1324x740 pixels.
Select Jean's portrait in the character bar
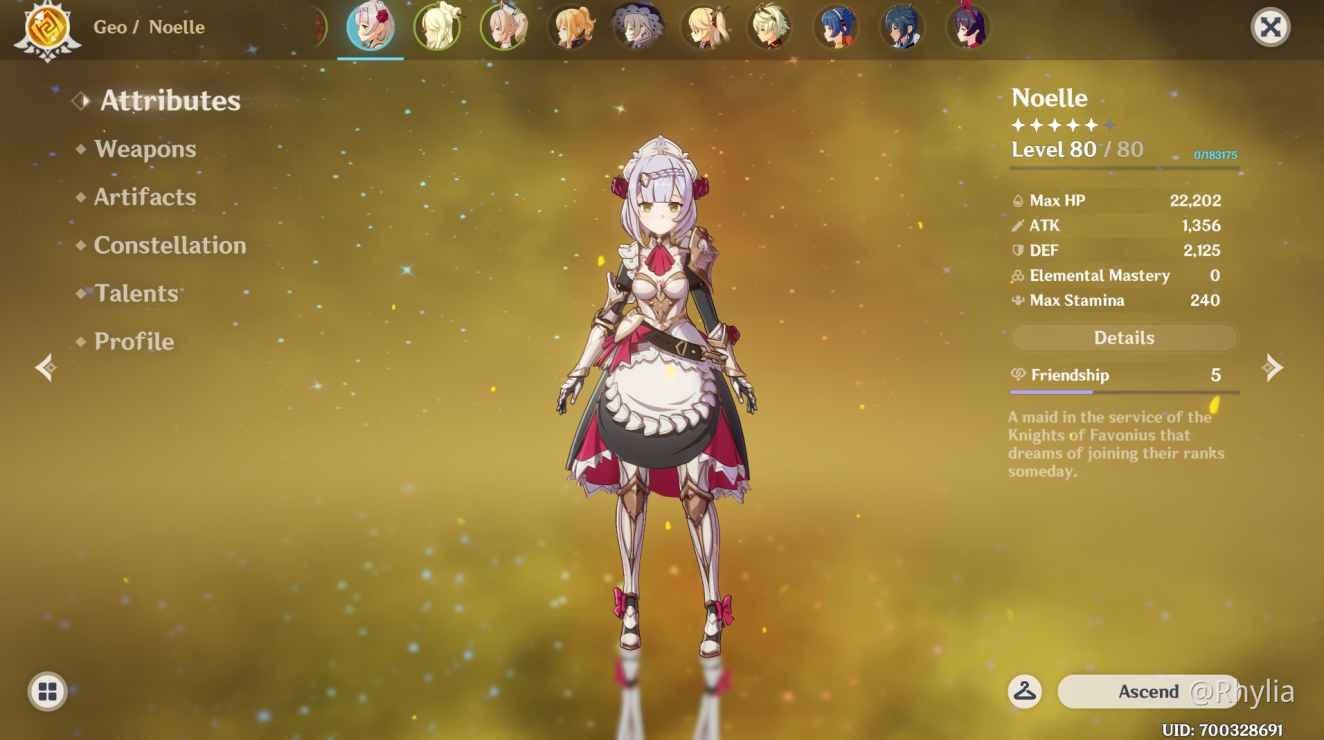571,27
